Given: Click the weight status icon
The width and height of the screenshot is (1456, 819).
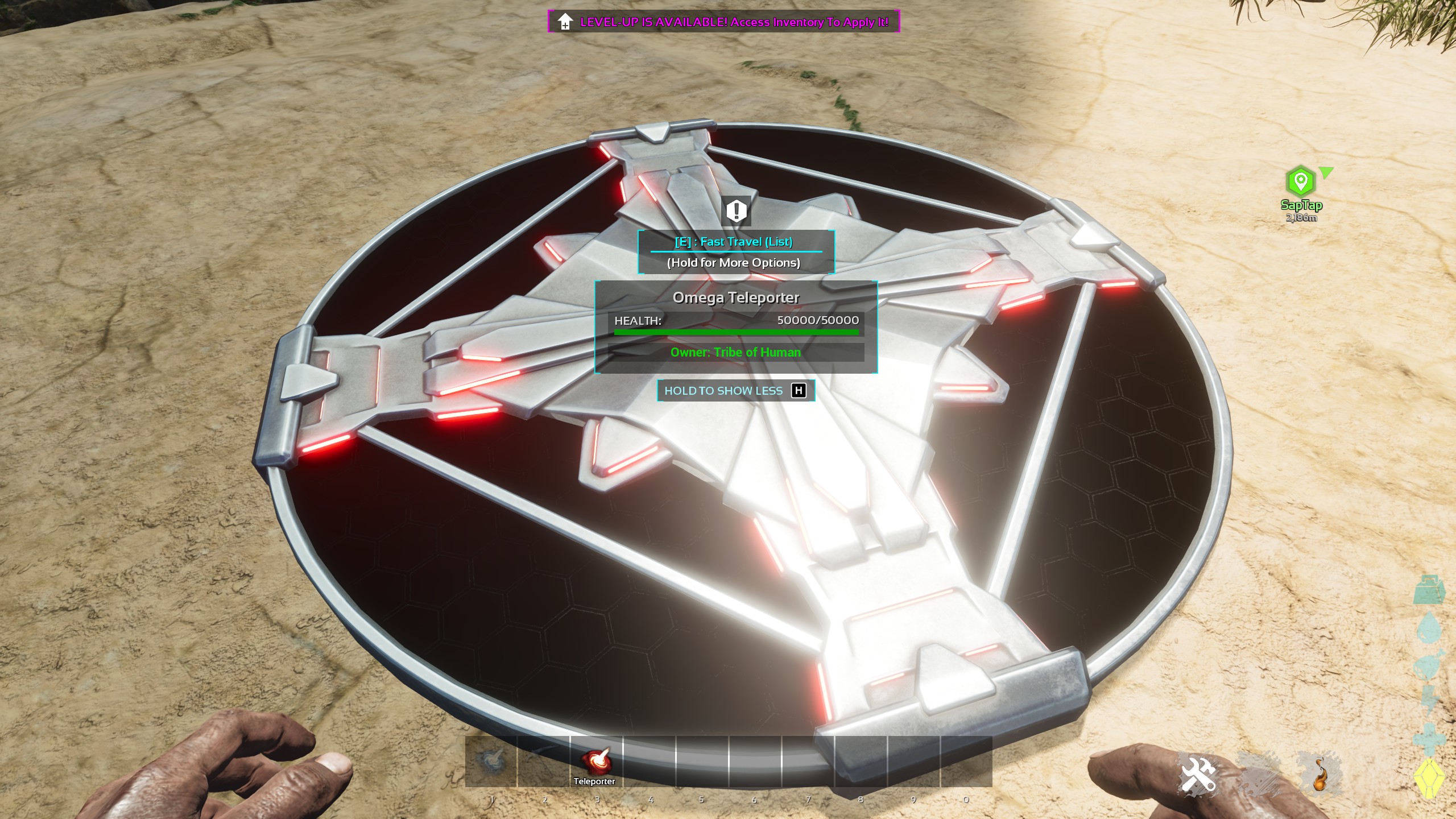Looking at the screenshot, I should tap(1430, 590).
